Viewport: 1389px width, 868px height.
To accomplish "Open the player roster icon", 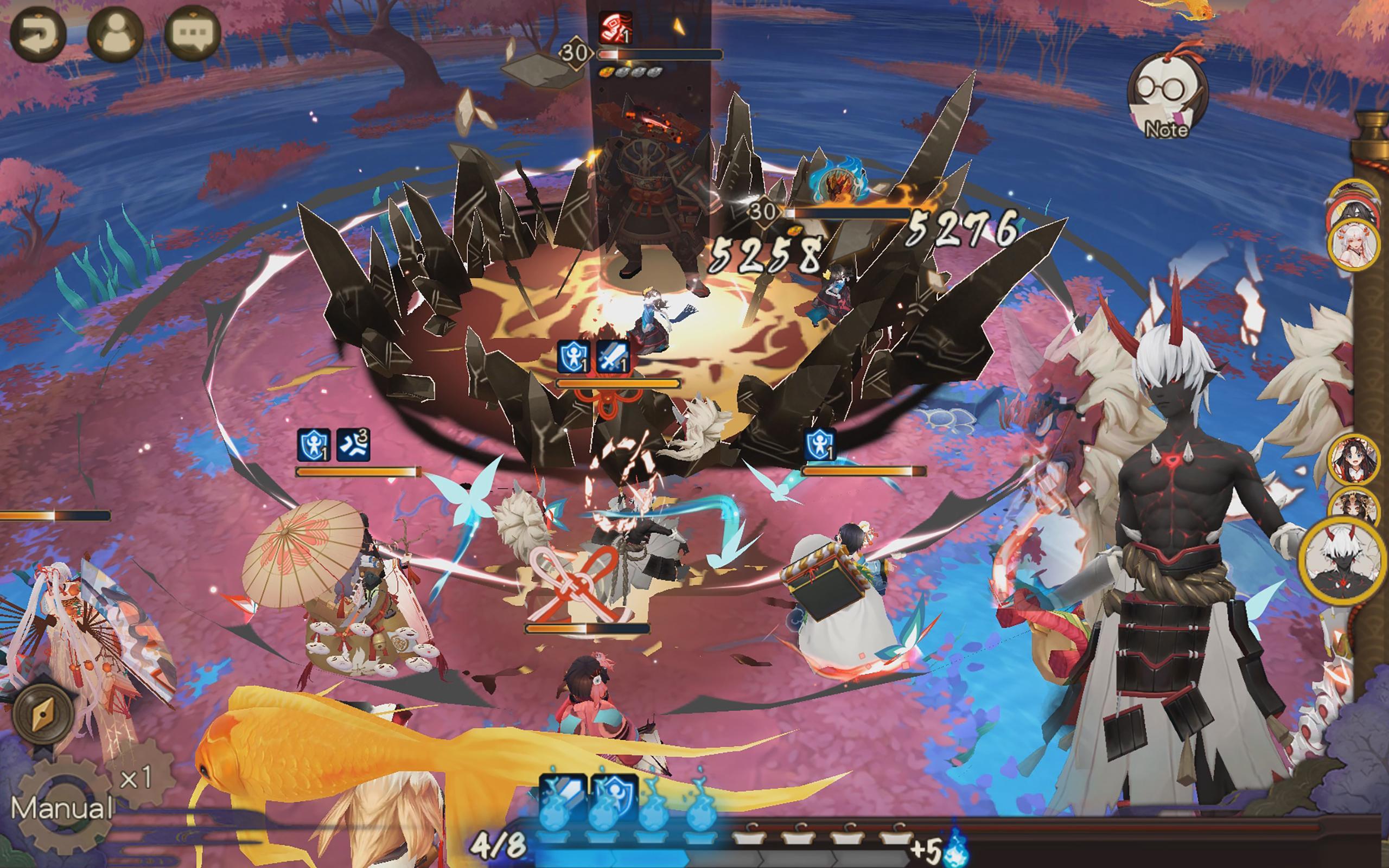I will tap(115, 33).
